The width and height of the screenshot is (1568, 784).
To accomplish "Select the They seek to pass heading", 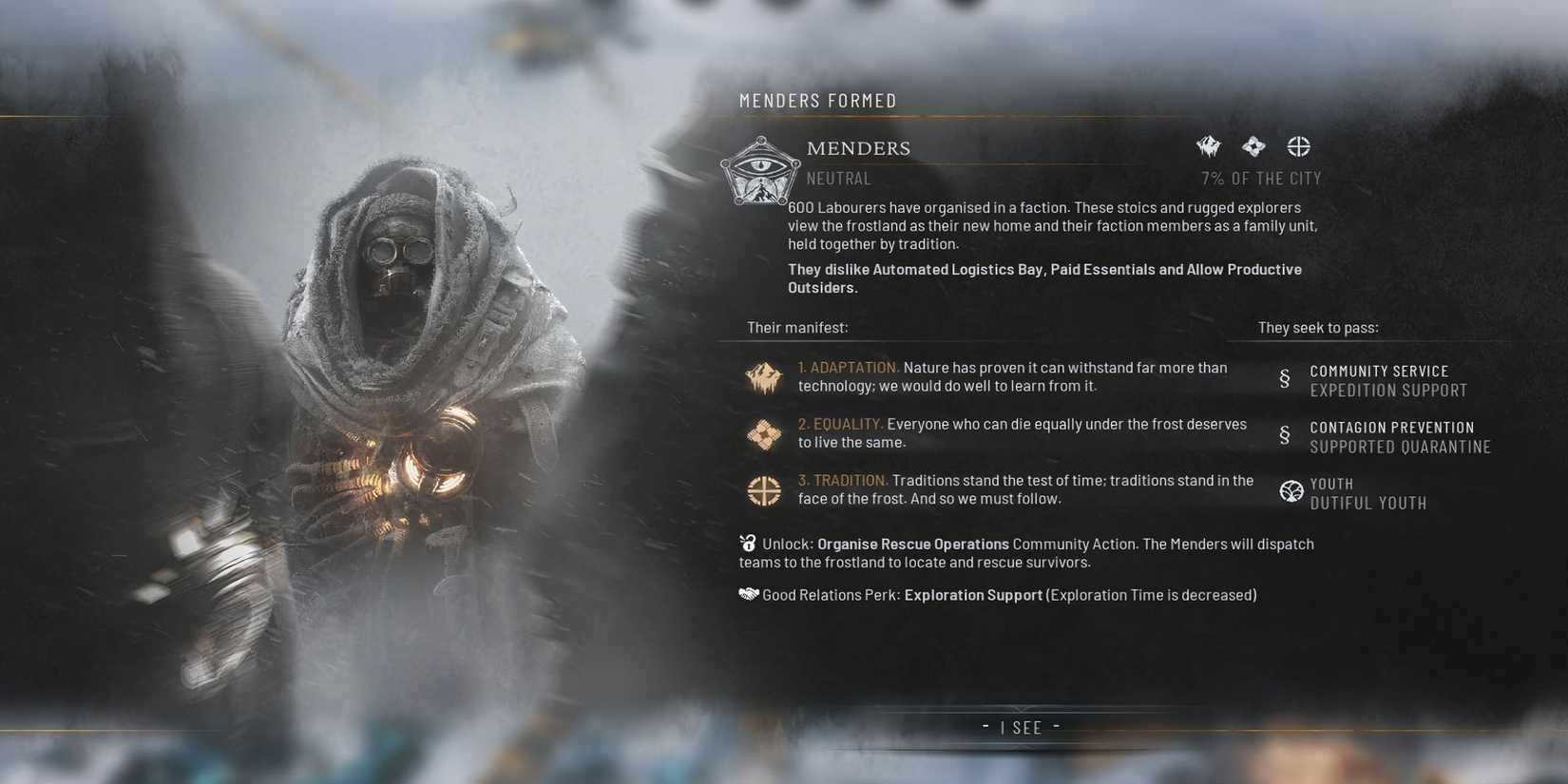I will point(1318,326).
